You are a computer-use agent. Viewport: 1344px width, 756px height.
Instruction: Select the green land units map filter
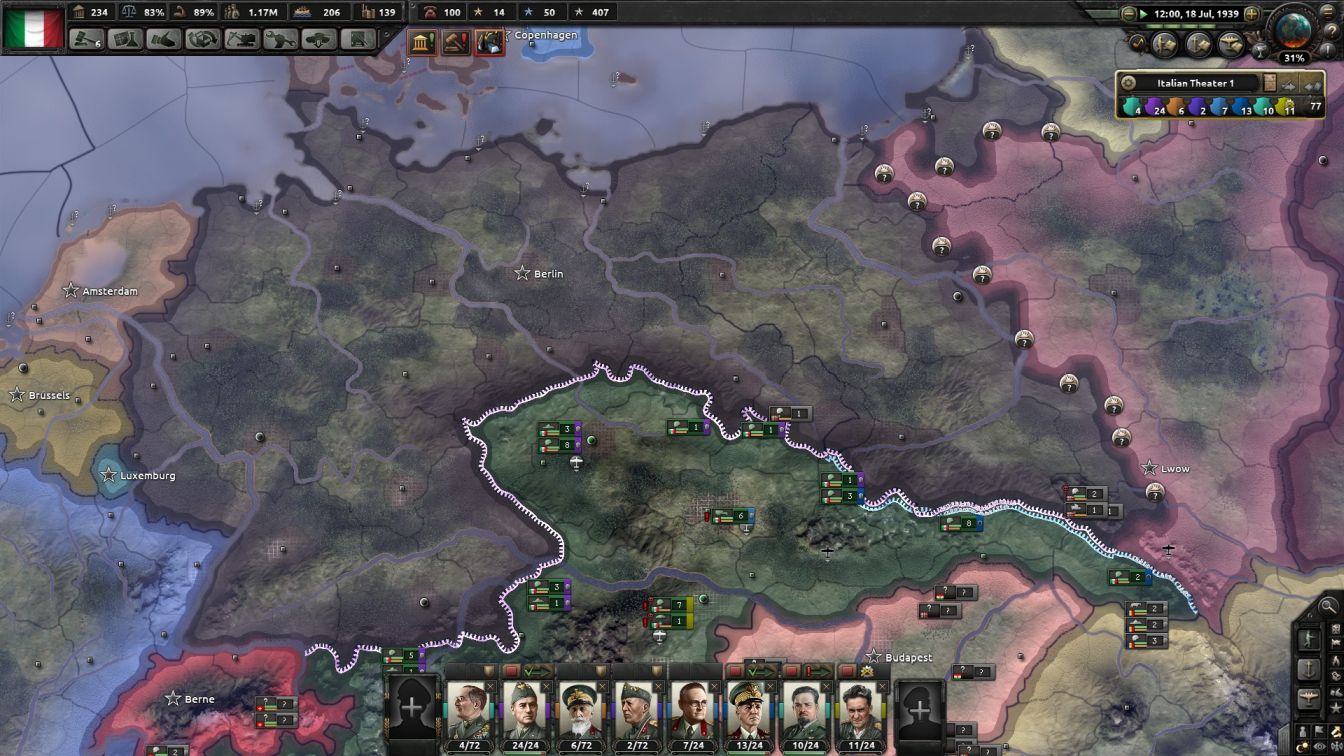(x=1309, y=636)
